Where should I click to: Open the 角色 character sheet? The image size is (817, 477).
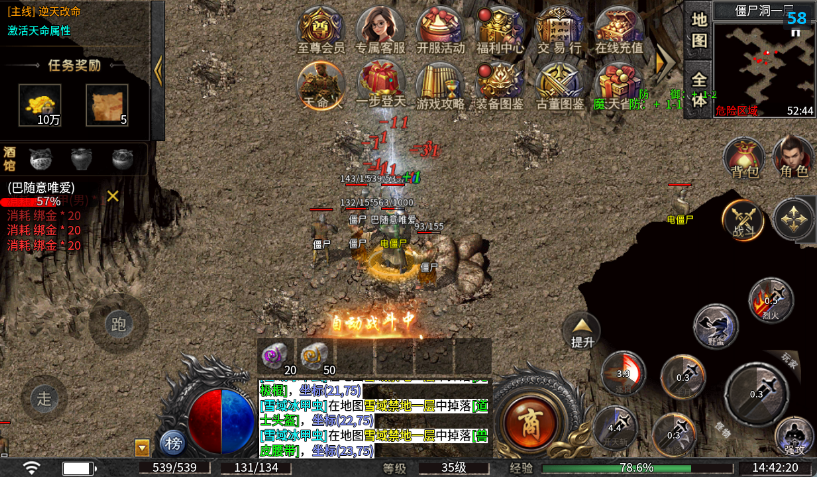[x=793, y=158]
